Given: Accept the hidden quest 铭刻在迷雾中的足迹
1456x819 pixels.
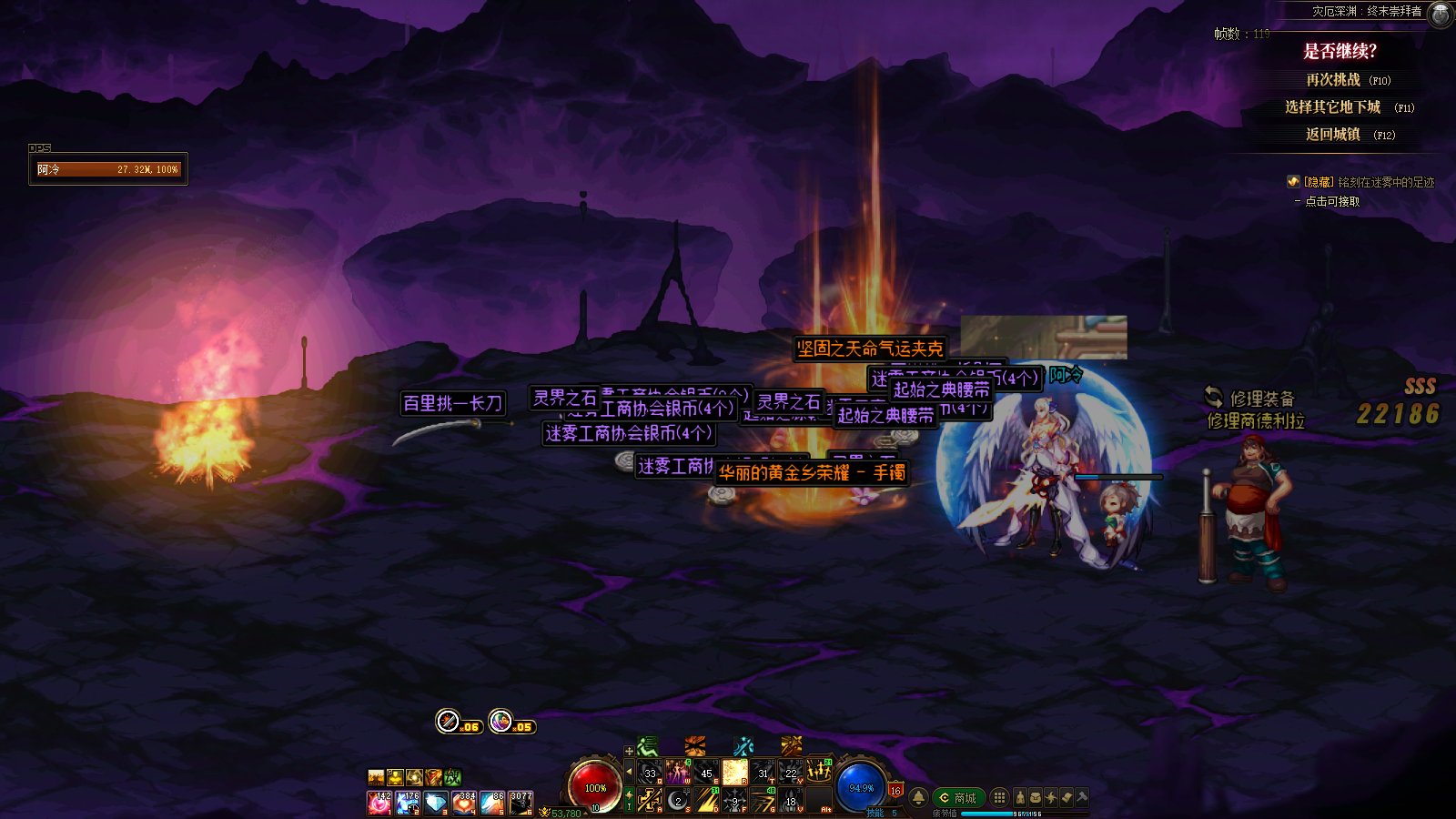Looking at the screenshot, I should click(x=1332, y=201).
